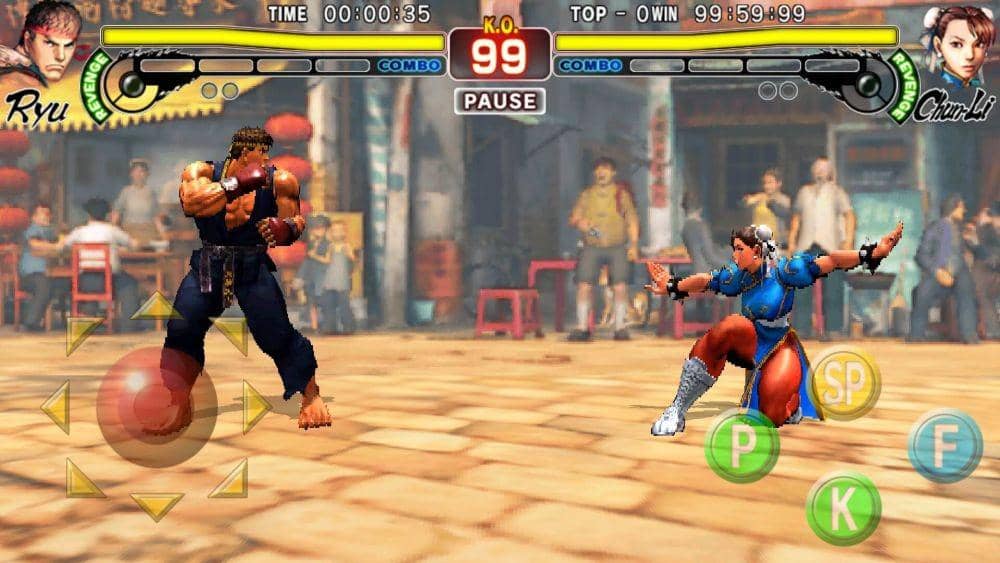Tap the down-left diagonal d-pad arrow
This screenshot has height=563, width=1000.
tap(83, 479)
